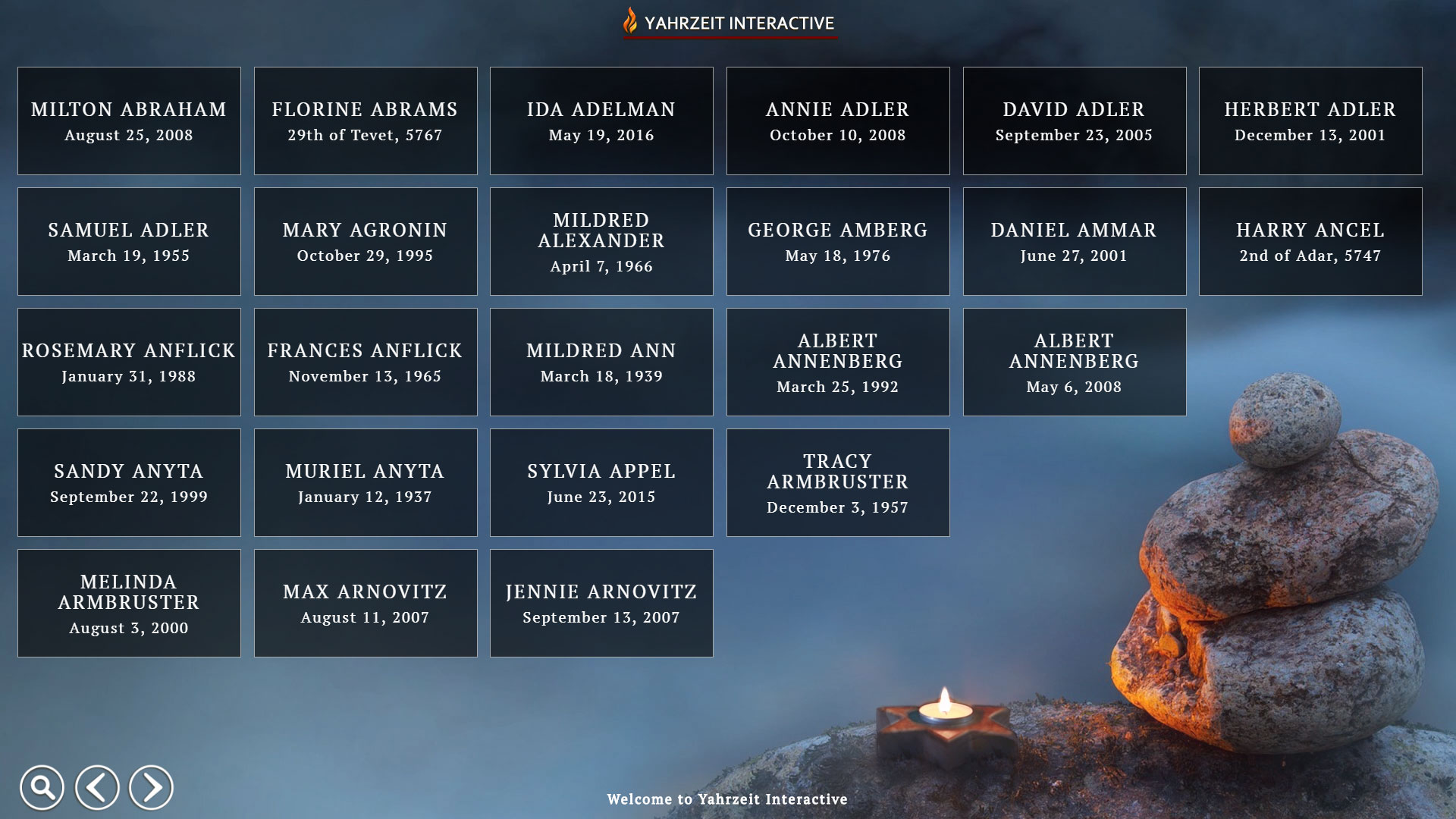
Task: Go to the previous page arrow
Action: [x=97, y=788]
